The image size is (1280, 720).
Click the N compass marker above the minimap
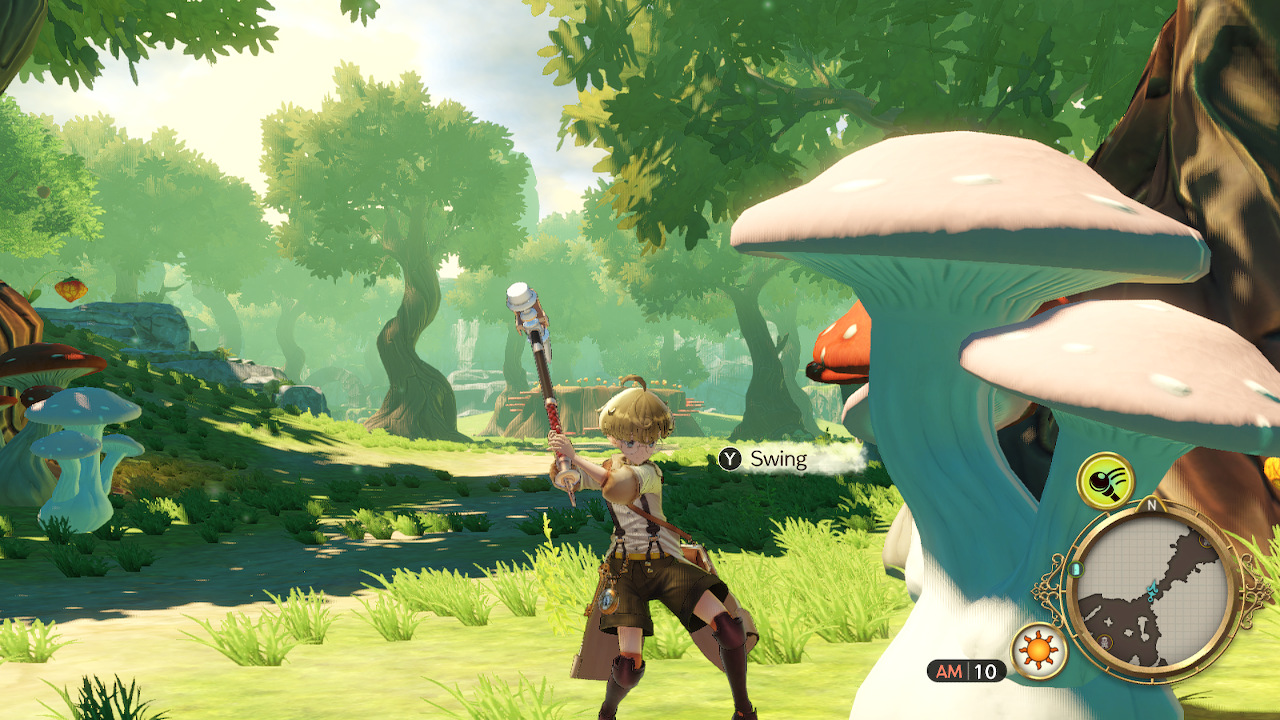click(x=1152, y=503)
